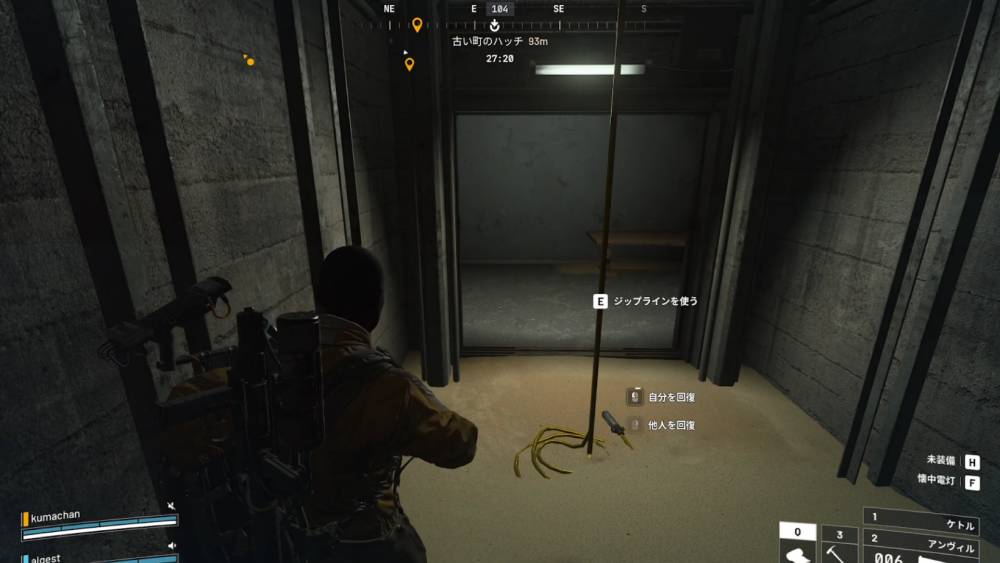Toggle kumachan's muted speaker icon
The height and width of the screenshot is (563, 1000).
click(172, 507)
